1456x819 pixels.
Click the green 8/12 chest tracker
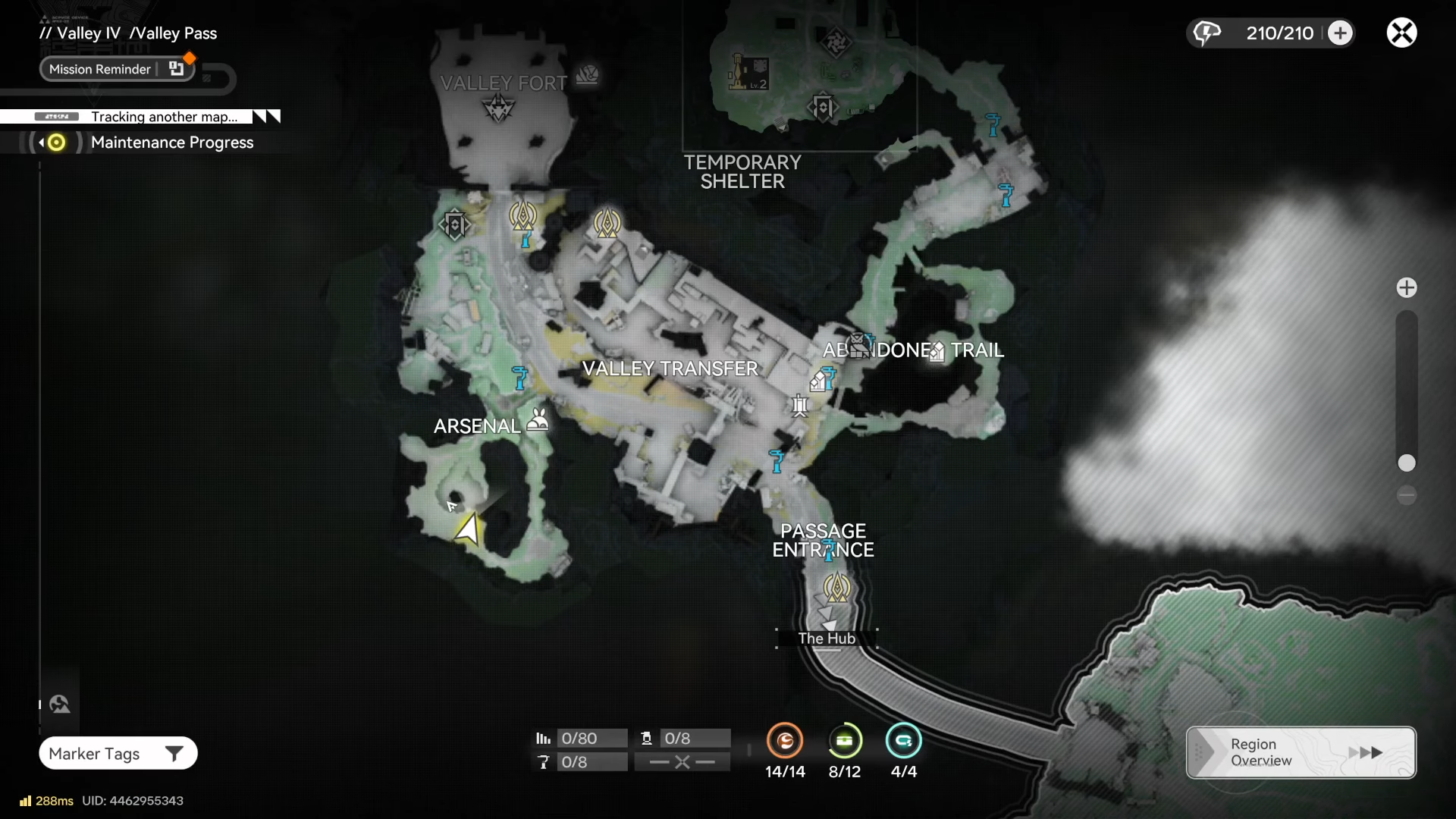[x=844, y=741]
